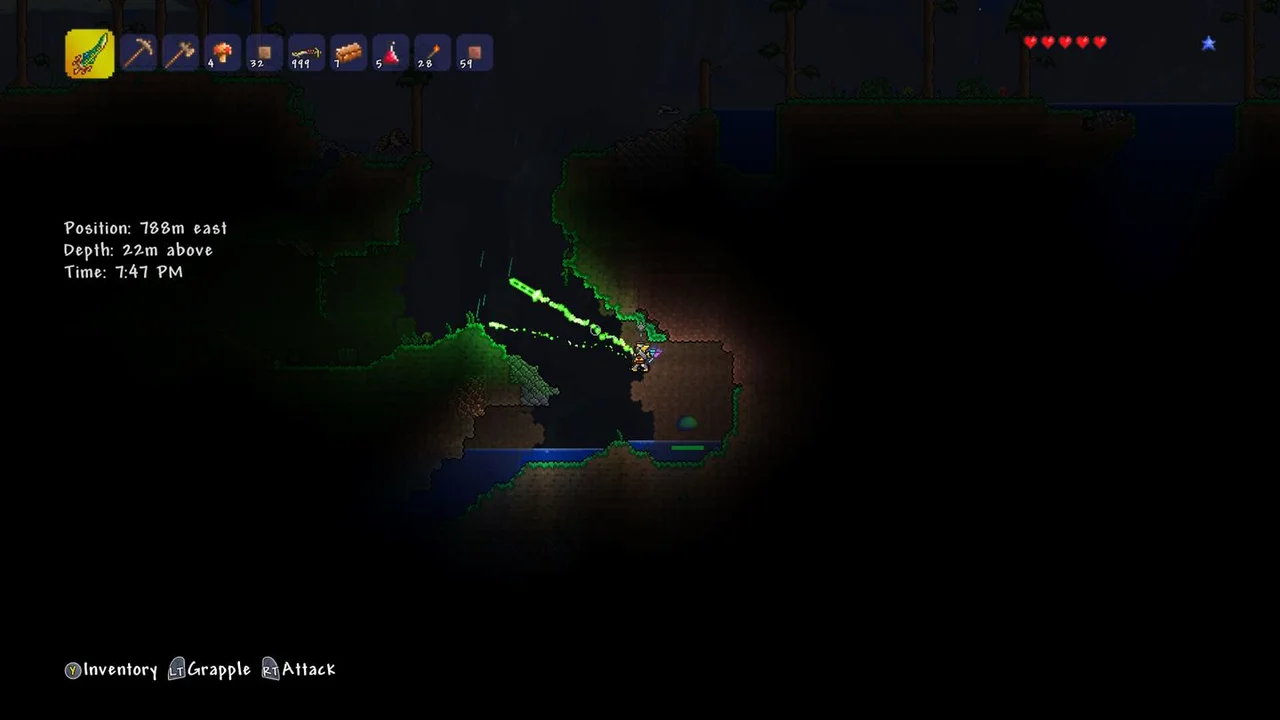Click the green slime below the player
This screenshot has height=720, width=1280.
pyautogui.click(x=688, y=424)
